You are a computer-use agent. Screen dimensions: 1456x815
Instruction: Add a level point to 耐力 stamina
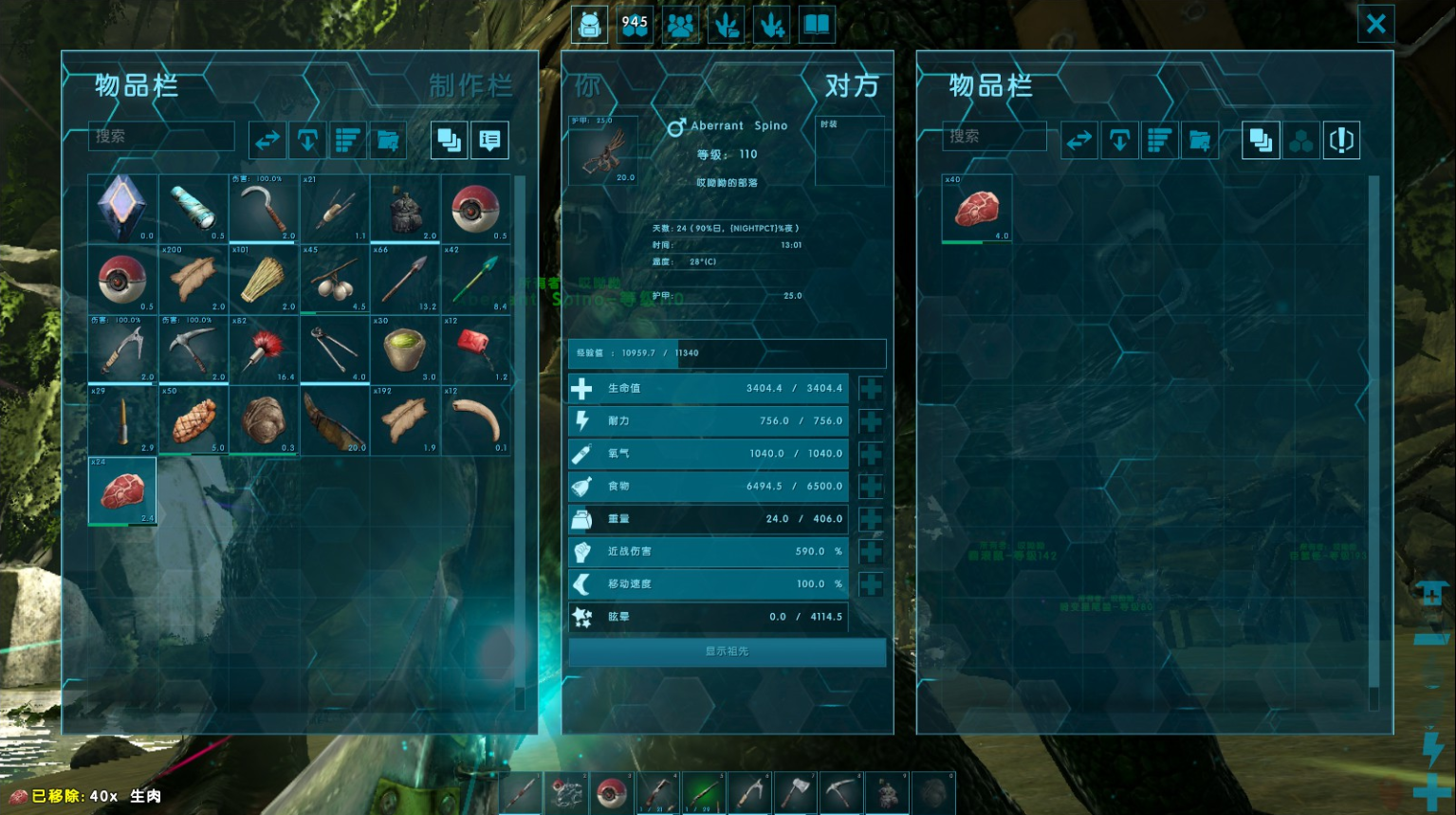[871, 421]
